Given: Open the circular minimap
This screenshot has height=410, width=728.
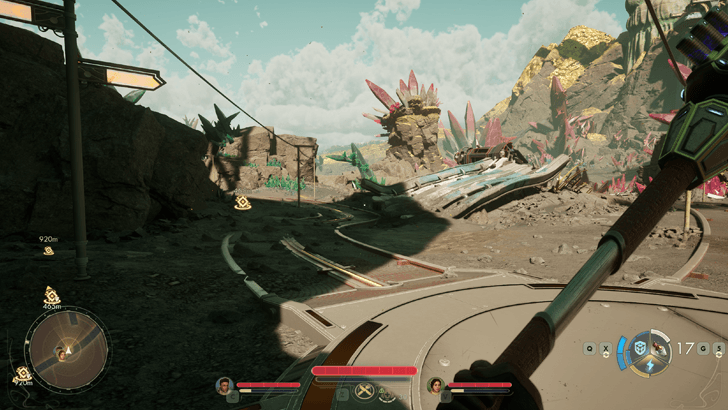Looking at the screenshot, I should 68,349.
